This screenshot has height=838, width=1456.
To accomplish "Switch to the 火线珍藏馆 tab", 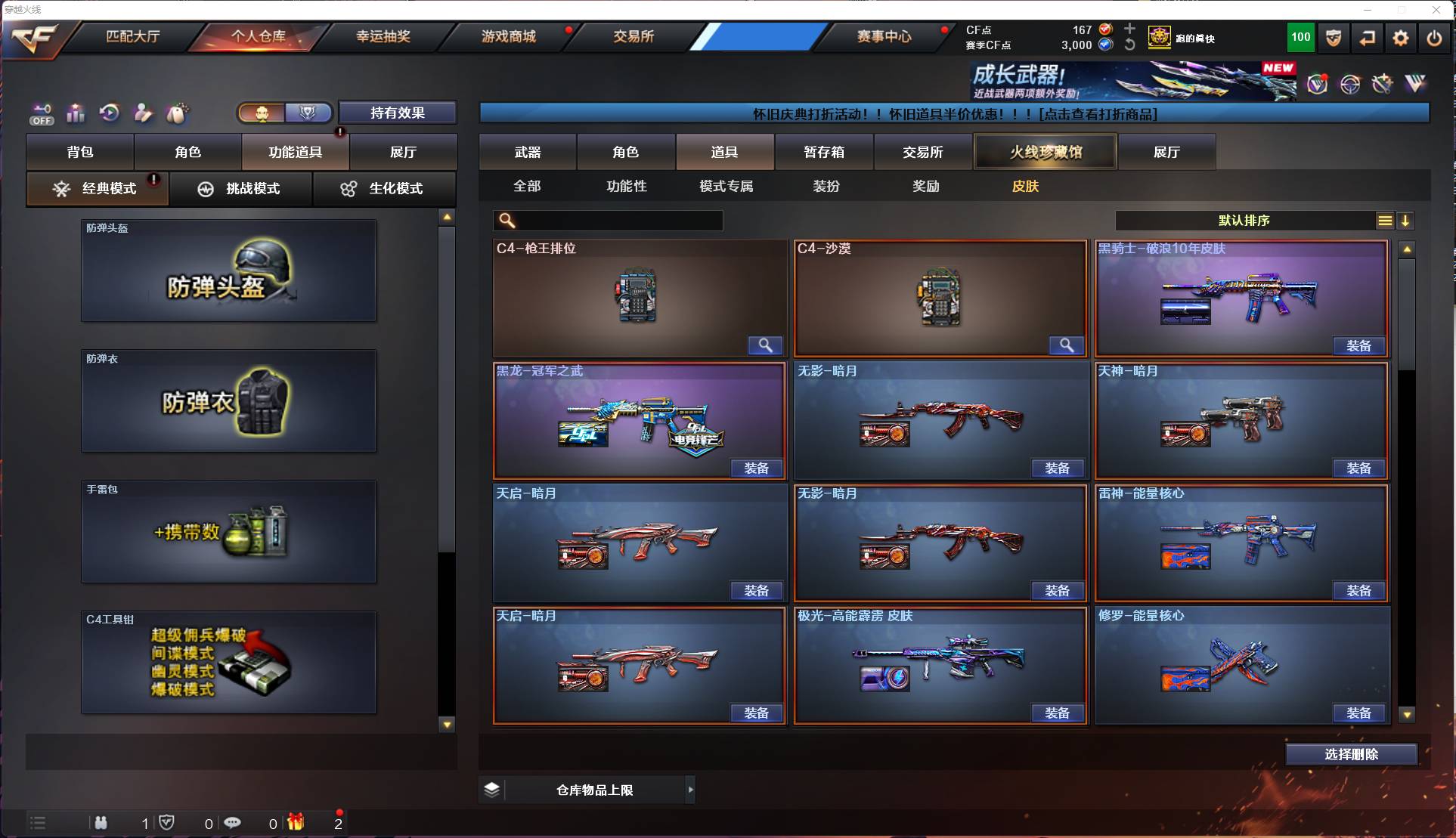I will tap(1046, 151).
